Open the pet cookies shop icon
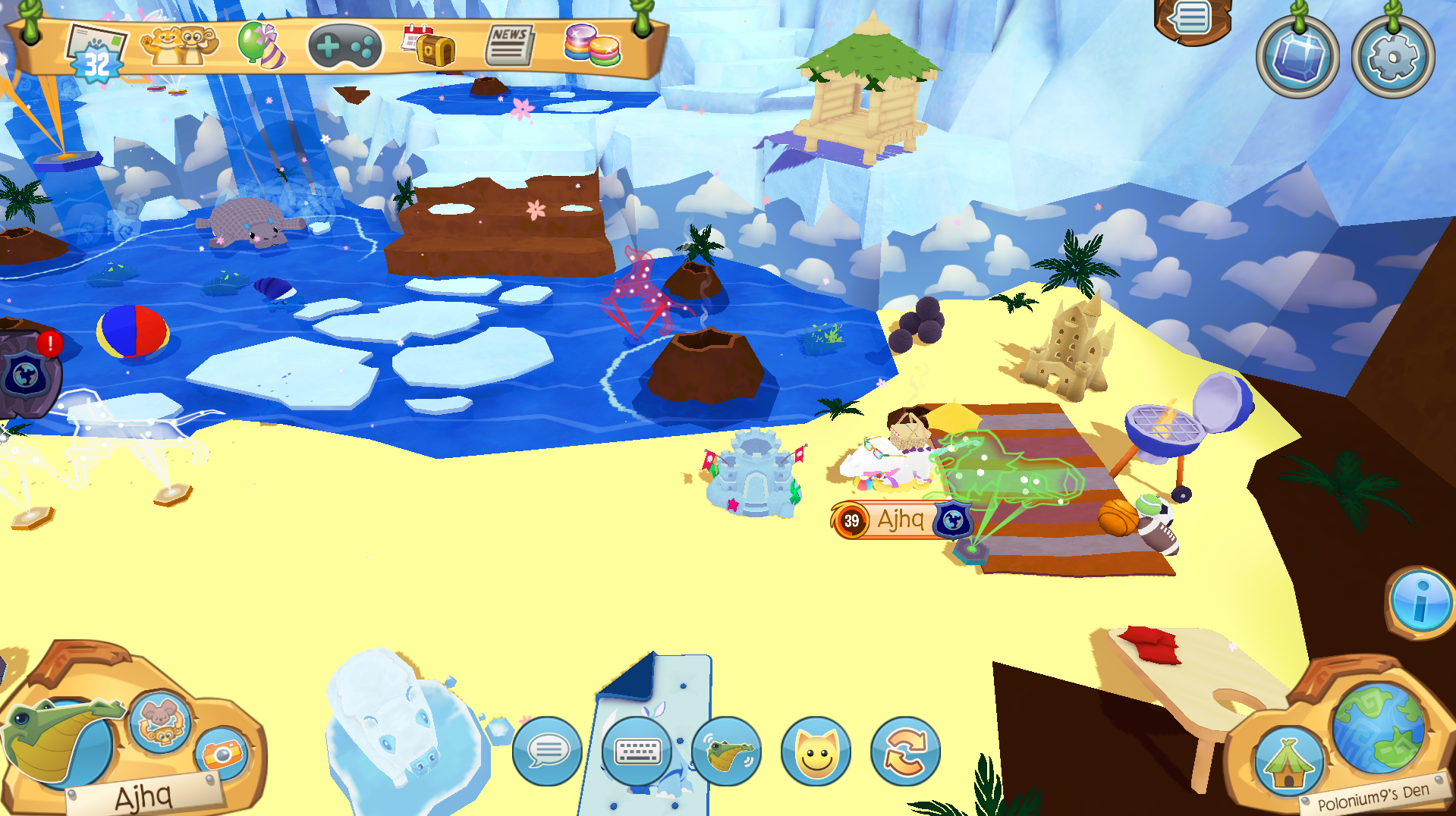The image size is (1456, 816). pyautogui.click(x=593, y=46)
